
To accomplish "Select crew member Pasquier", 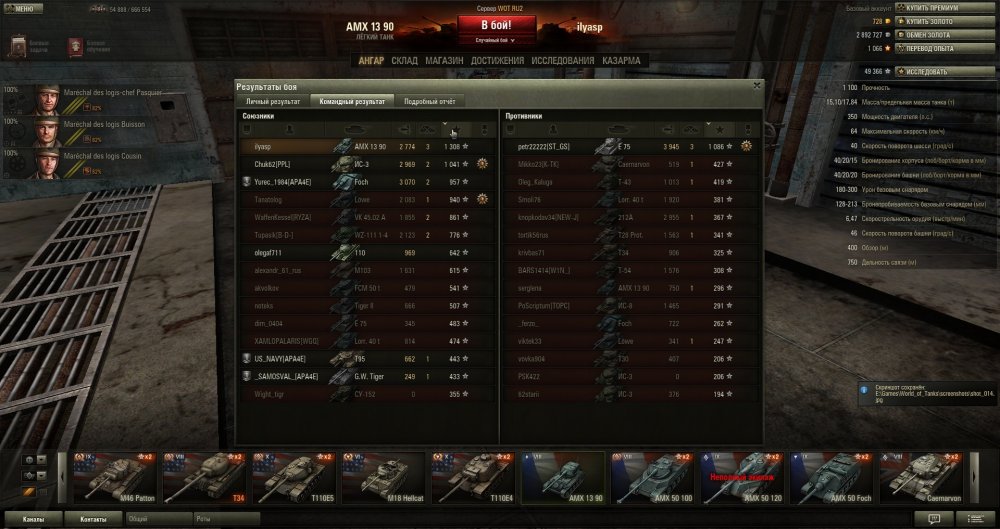I will click(92, 98).
